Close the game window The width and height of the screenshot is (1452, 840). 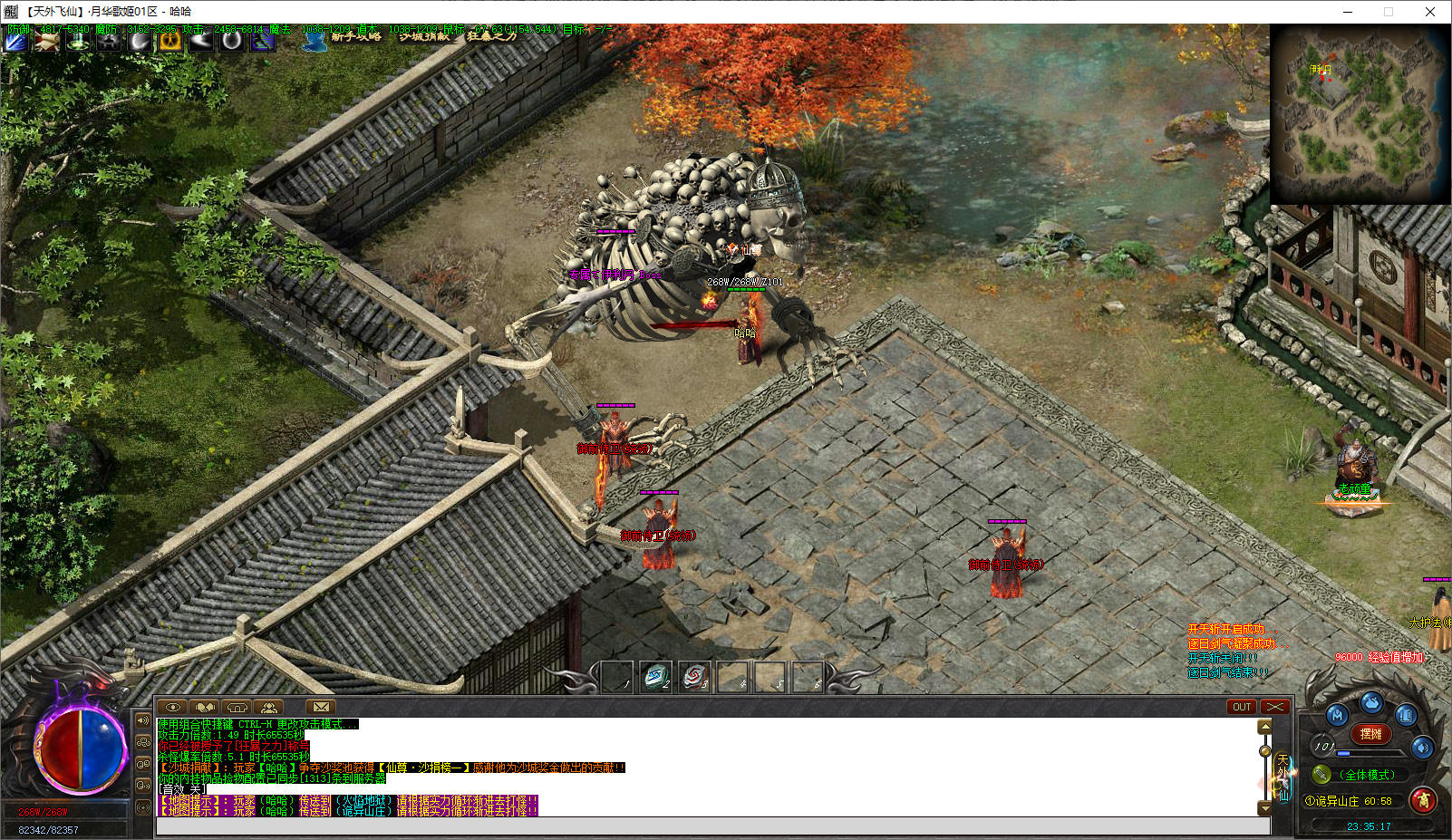[1430, 12]
